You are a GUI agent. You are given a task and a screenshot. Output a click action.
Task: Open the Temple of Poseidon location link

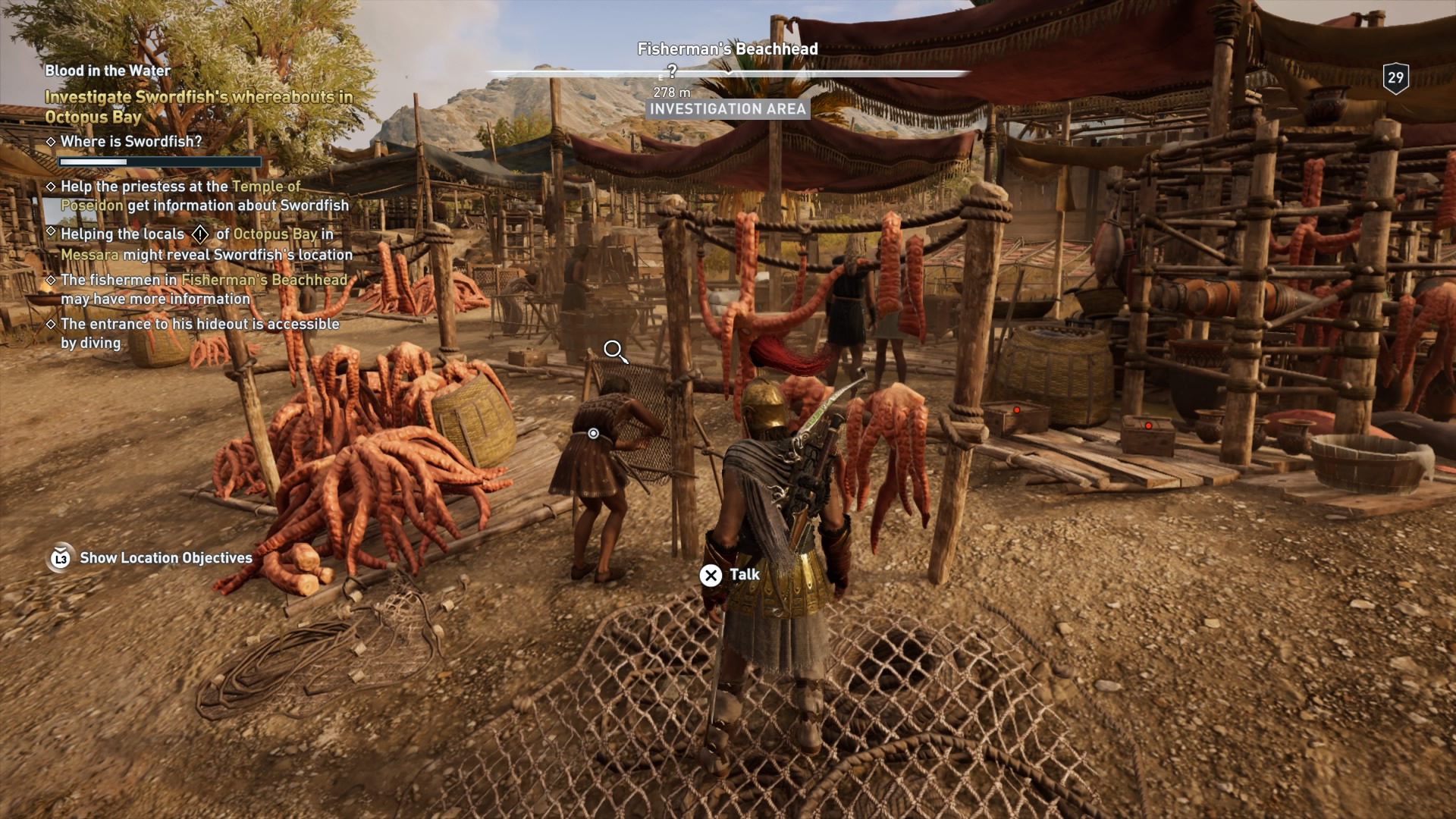coord(265,186)
